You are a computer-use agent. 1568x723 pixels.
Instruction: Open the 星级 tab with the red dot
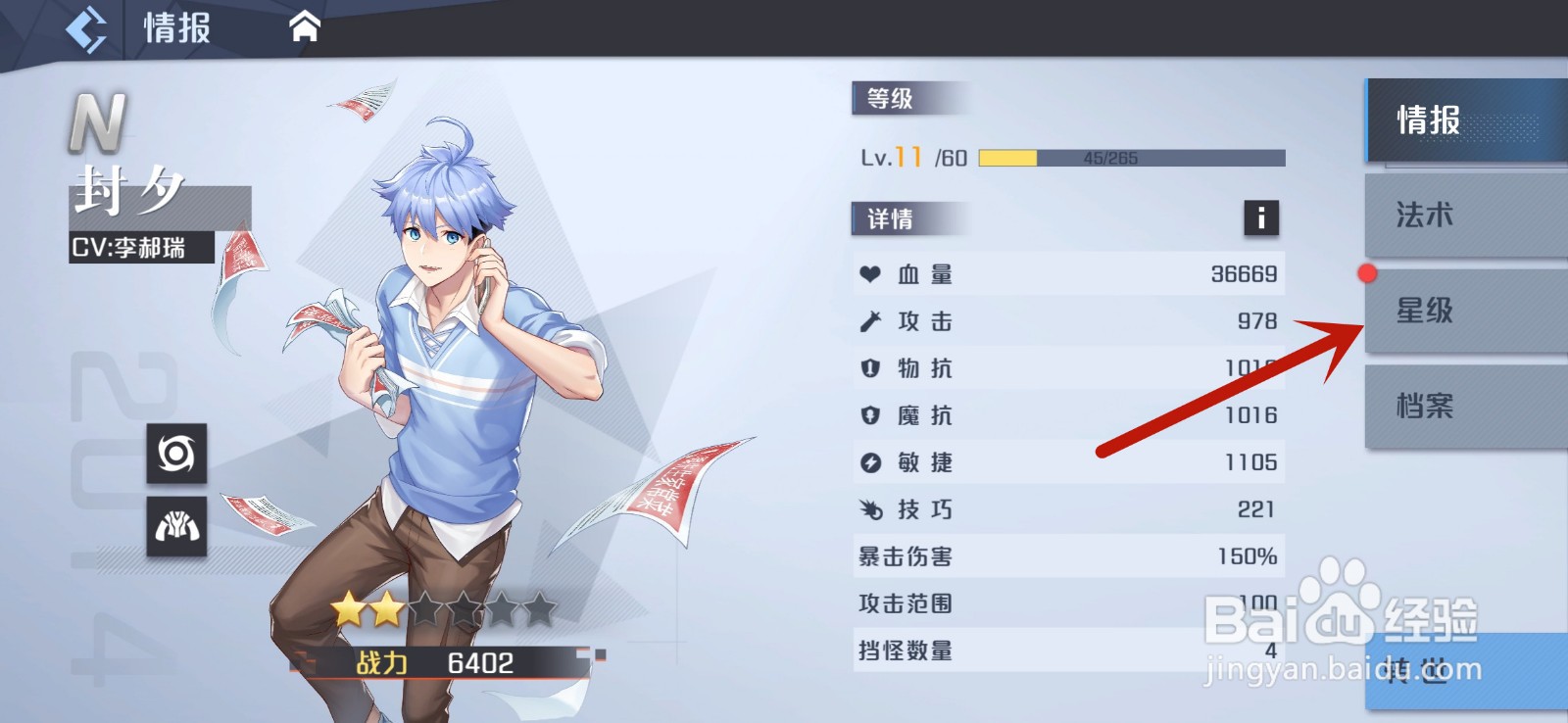click(x=1463, y=311)
